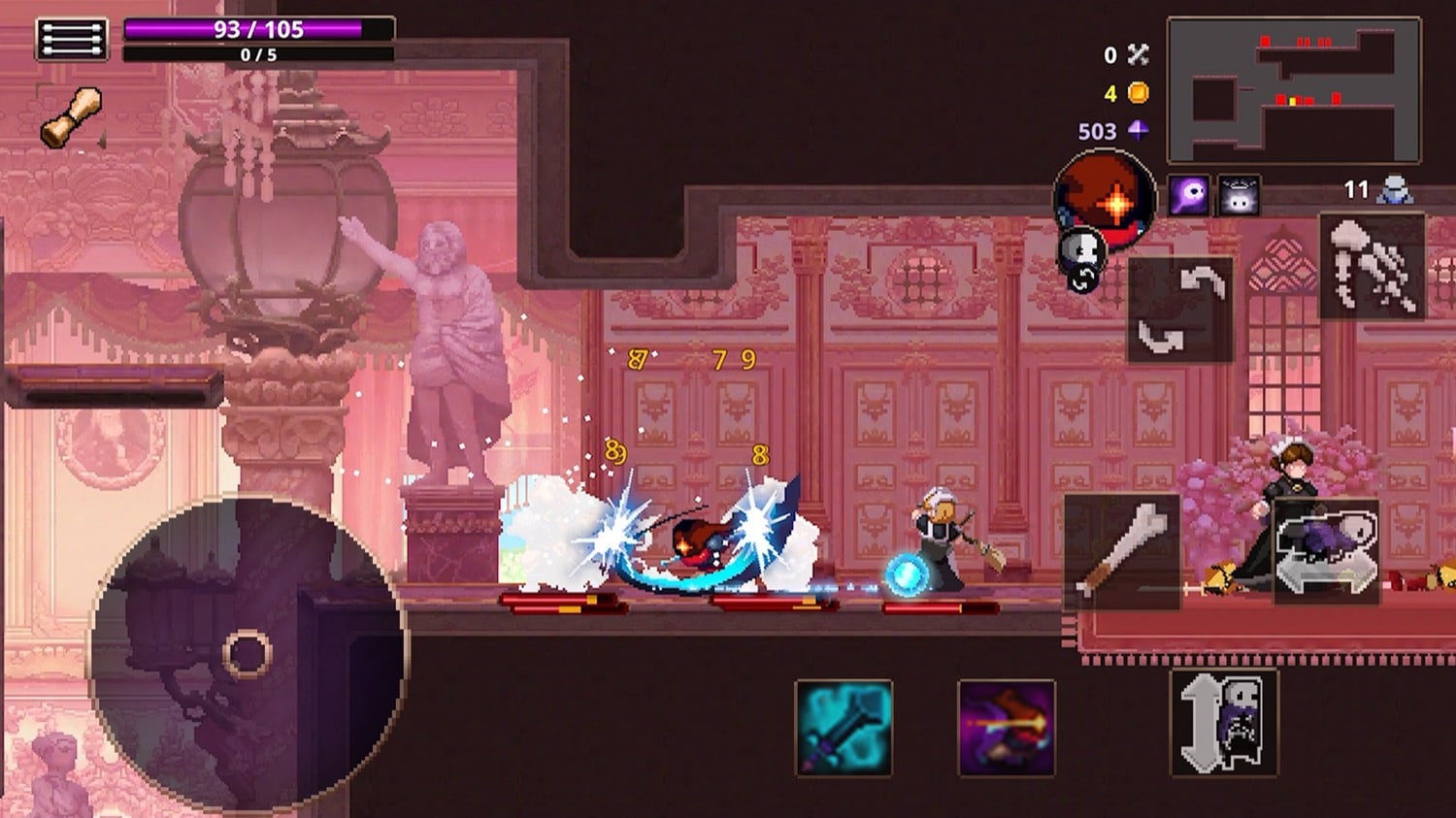
Task: Dash using the double-arrow button
Action: click(x=1327, y=552)
